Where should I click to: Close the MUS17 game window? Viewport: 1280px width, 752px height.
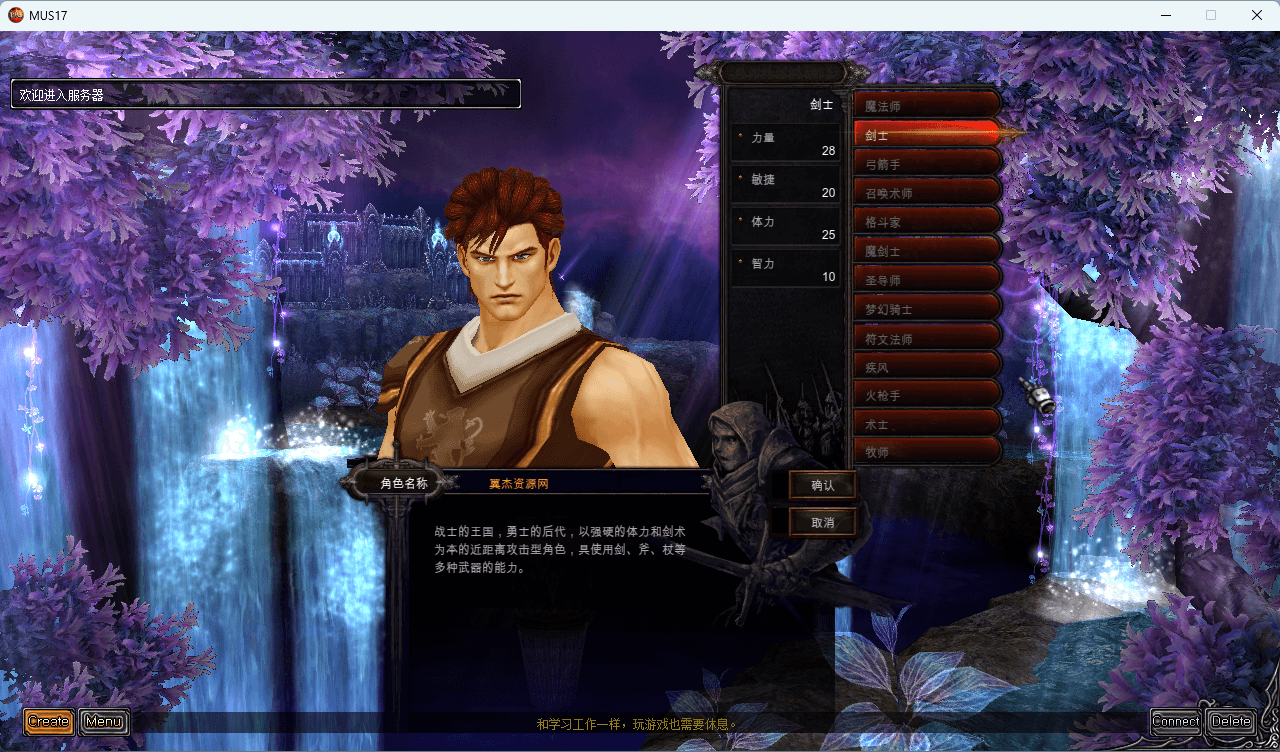pyautogui.click(x=1256, y=15)
